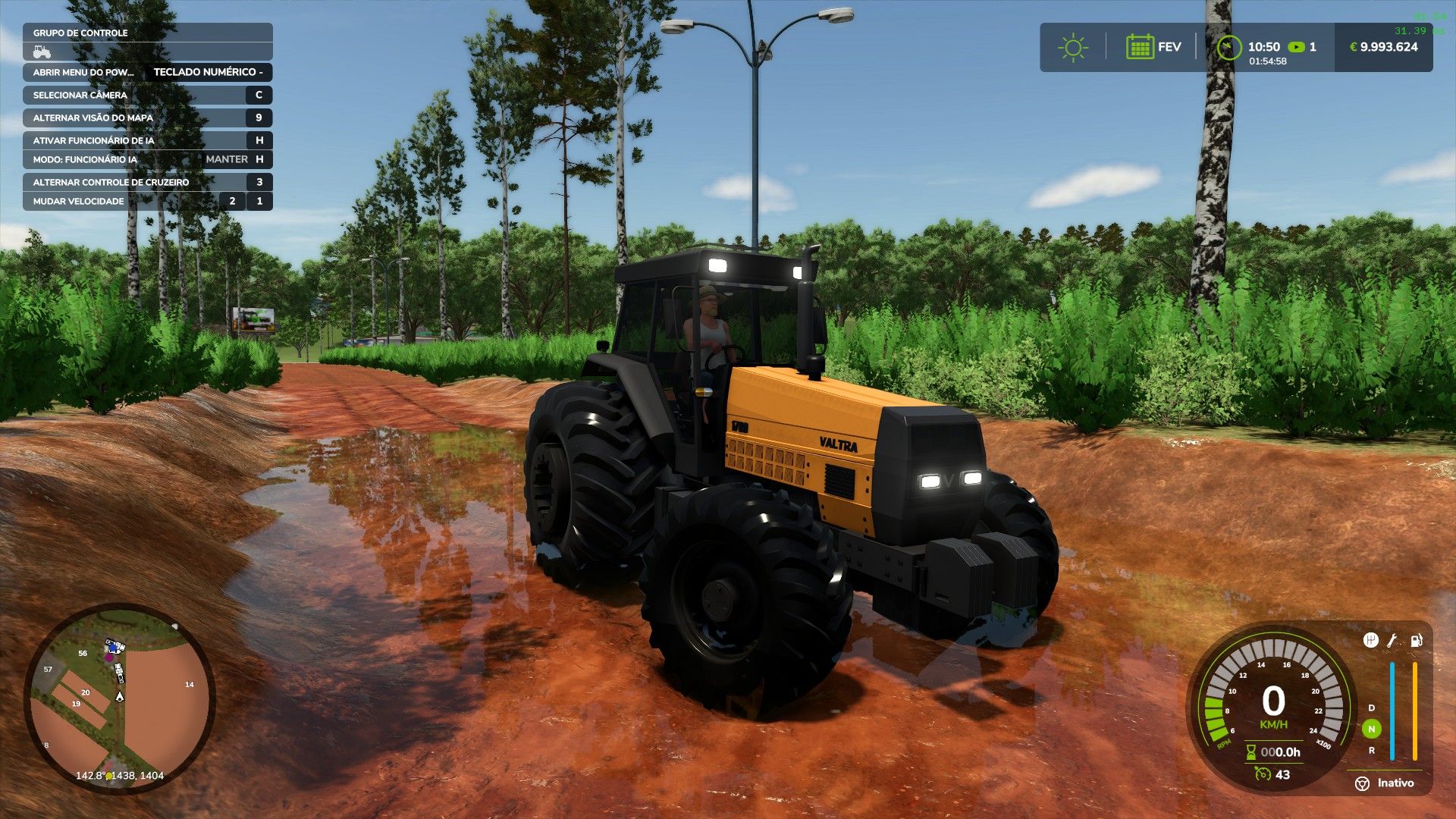1456x819 pixels.
Task: Toggle the Inativo steering wheel icon
Action: coord(1362,783)
